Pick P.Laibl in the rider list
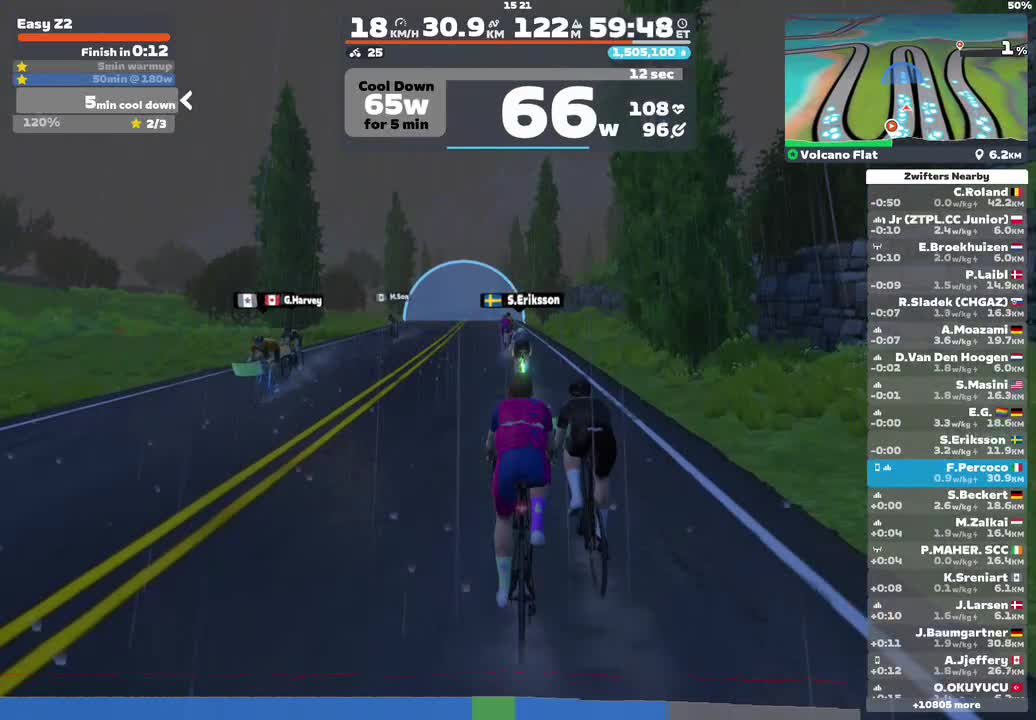The height and width of the screenshot is (720, 1036). pos(946,279)
